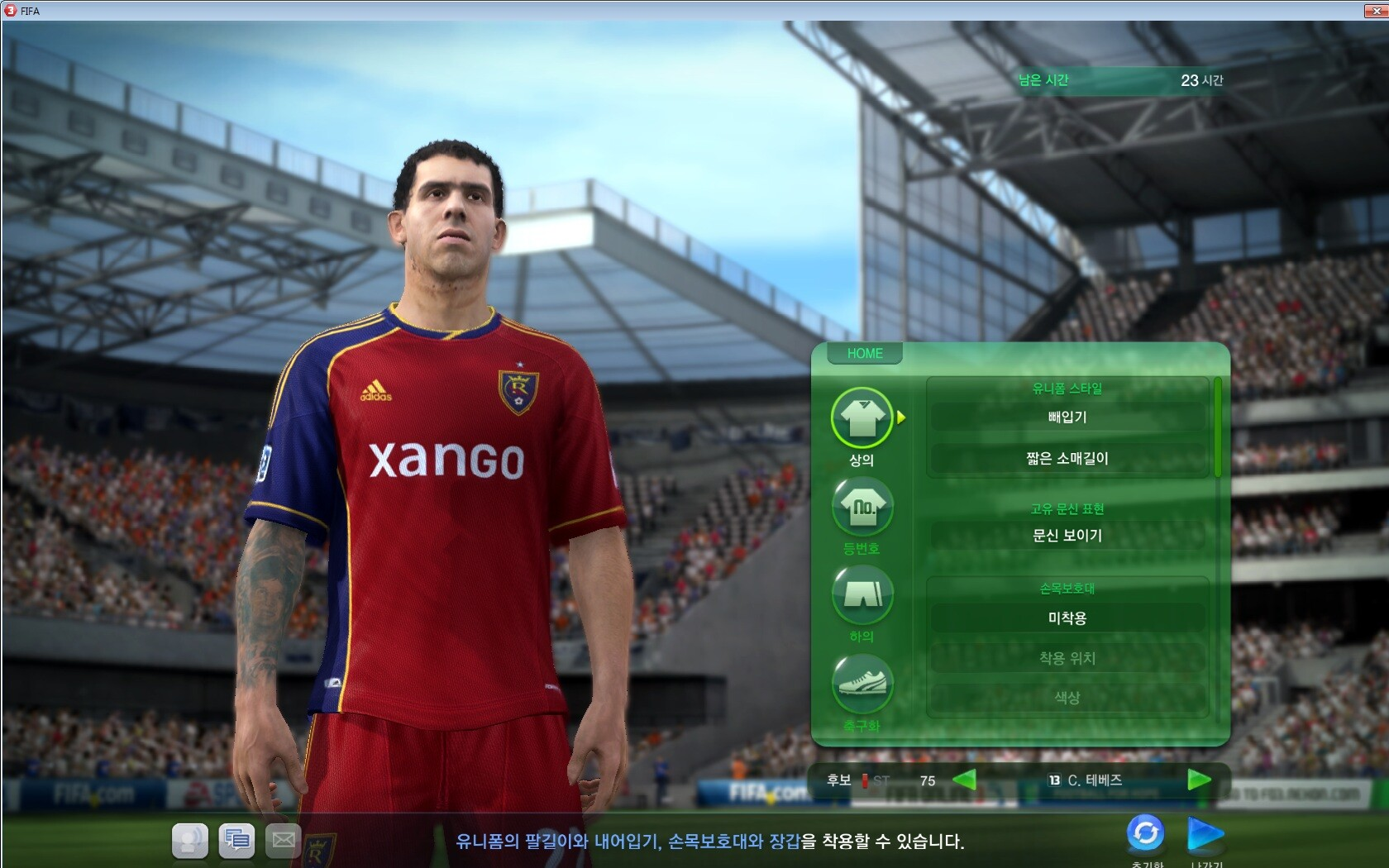1389x868 pixels.
Task: Select the 짧은 소매길이 short sleeve option
Action: coord(1067,459)
